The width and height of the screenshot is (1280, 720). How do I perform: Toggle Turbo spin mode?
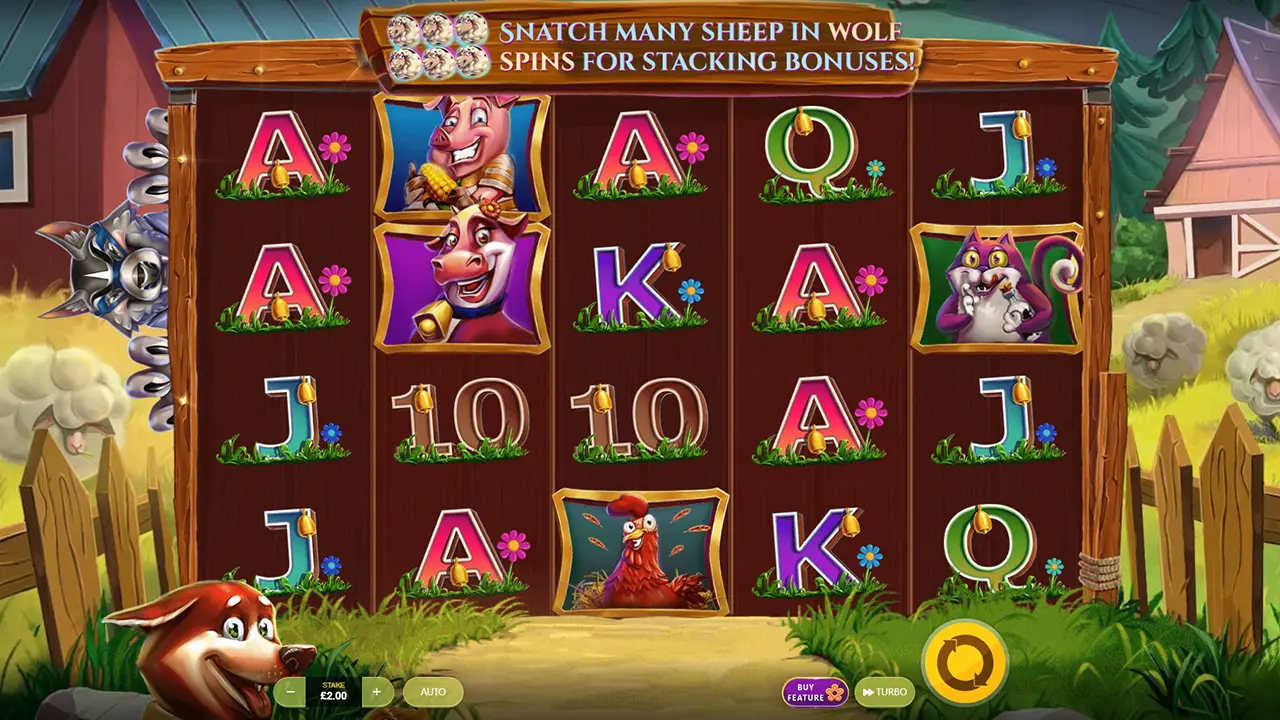point(885,692)
